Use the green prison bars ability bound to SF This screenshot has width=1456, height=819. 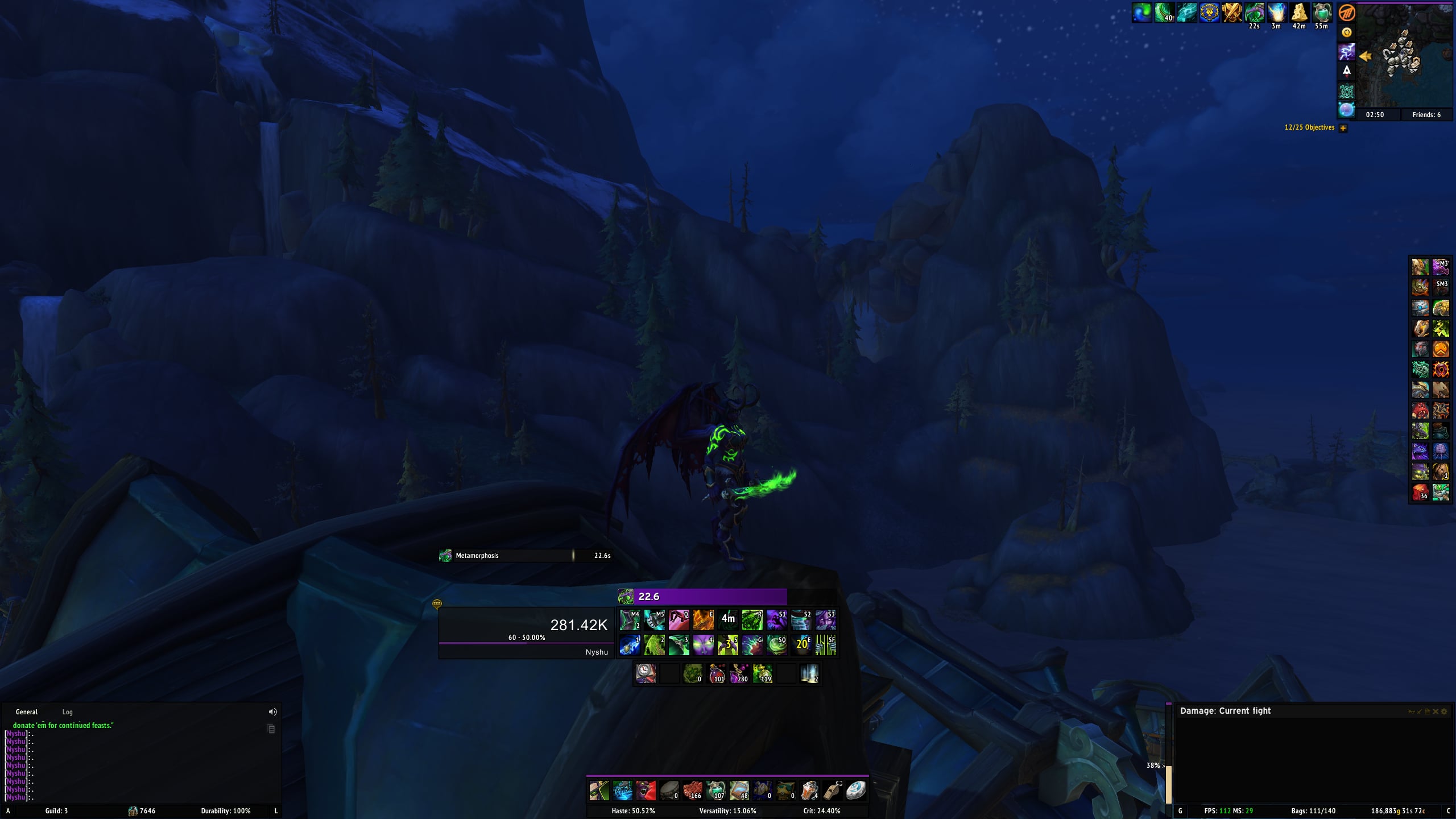(x=826, y=645)
